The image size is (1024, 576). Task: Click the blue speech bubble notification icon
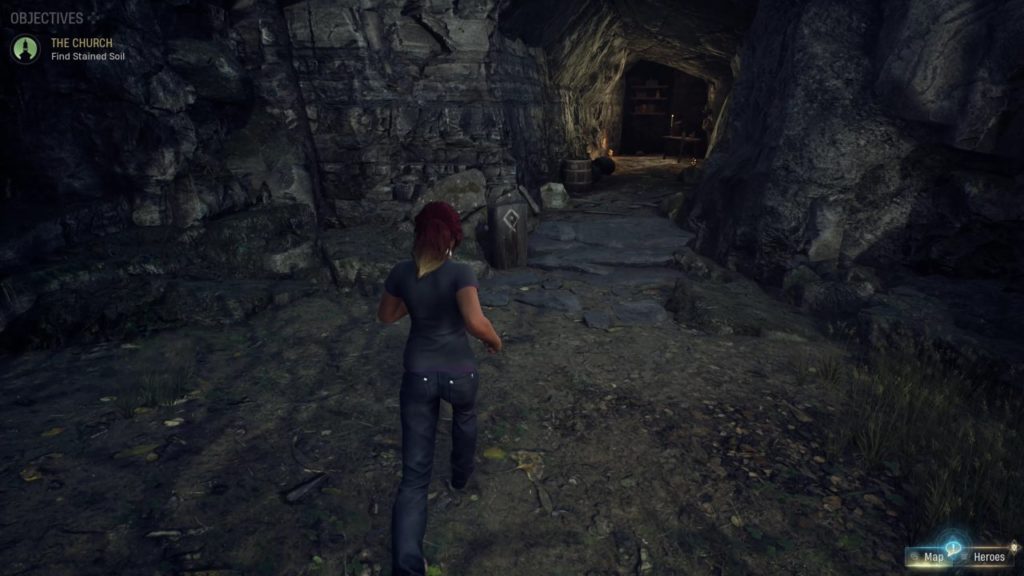coord(953,546)
